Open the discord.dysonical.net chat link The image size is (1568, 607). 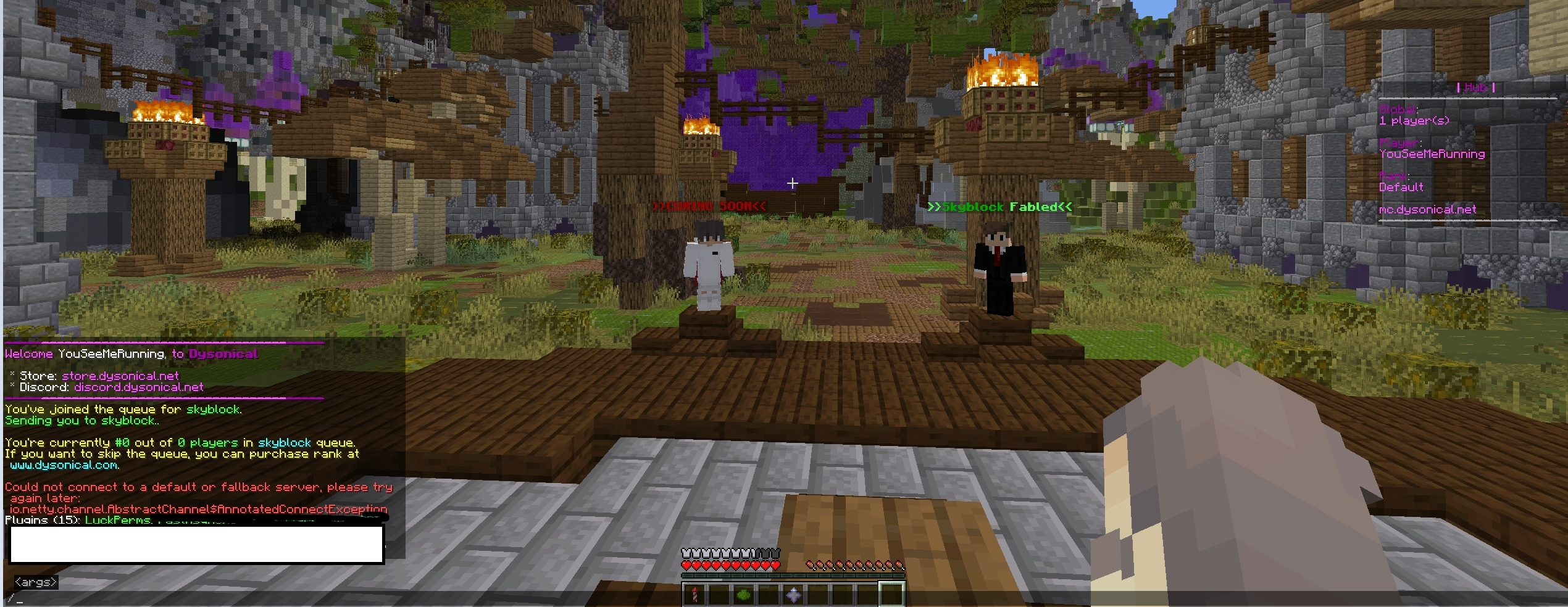point(139,387)
